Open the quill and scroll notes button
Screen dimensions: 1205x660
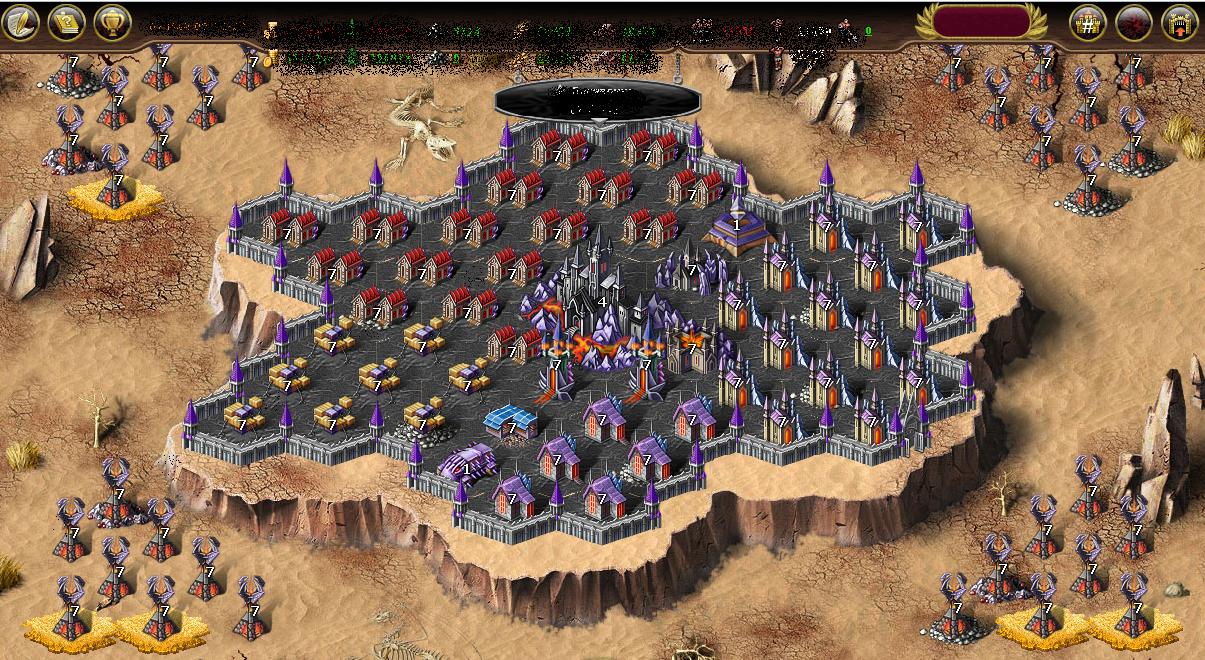21,22
